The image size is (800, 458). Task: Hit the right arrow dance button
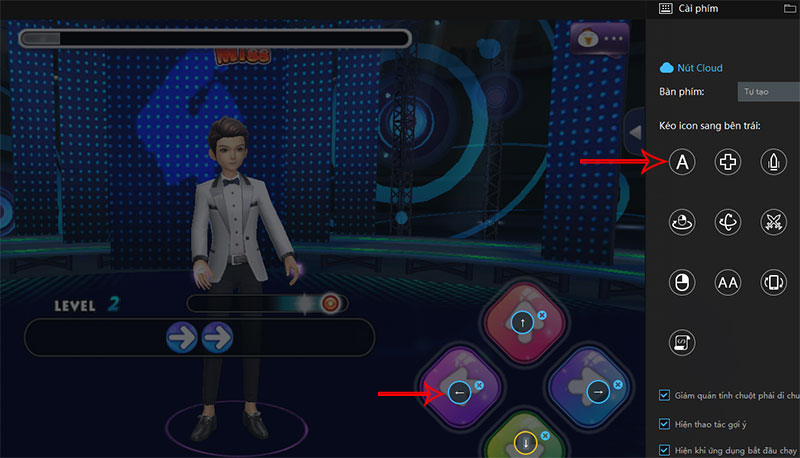click(x=598, y=393)
